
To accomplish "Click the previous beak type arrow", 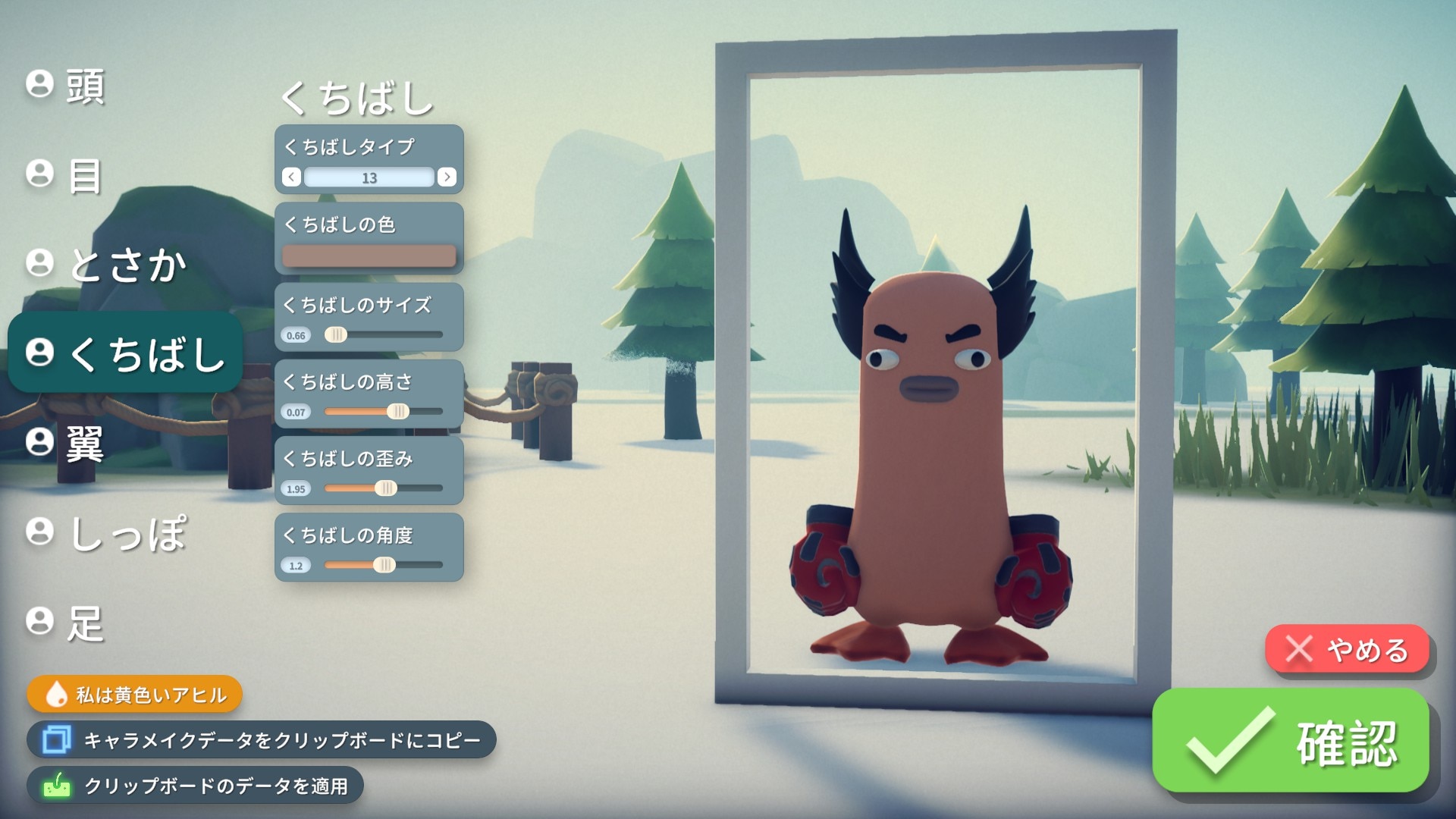I will (x=291, y=177).
